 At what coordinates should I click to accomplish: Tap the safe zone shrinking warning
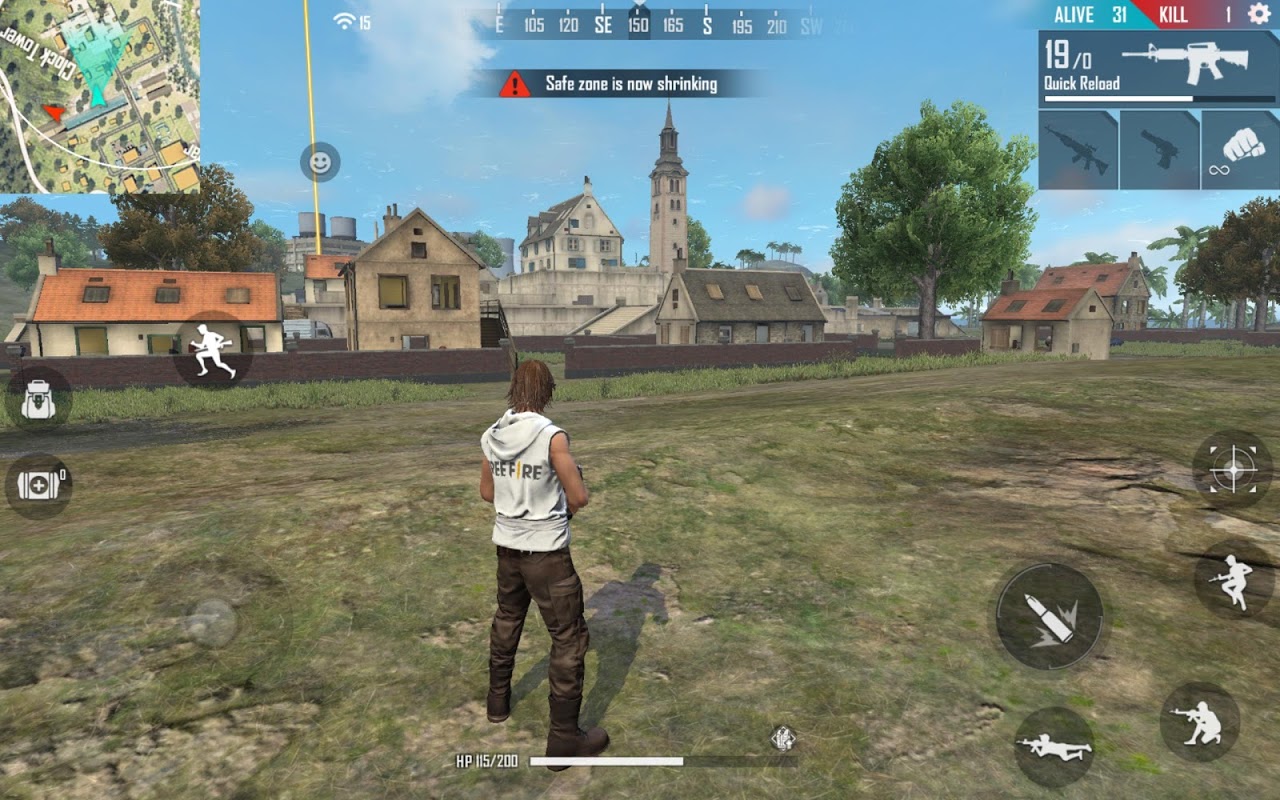(613, 84)
